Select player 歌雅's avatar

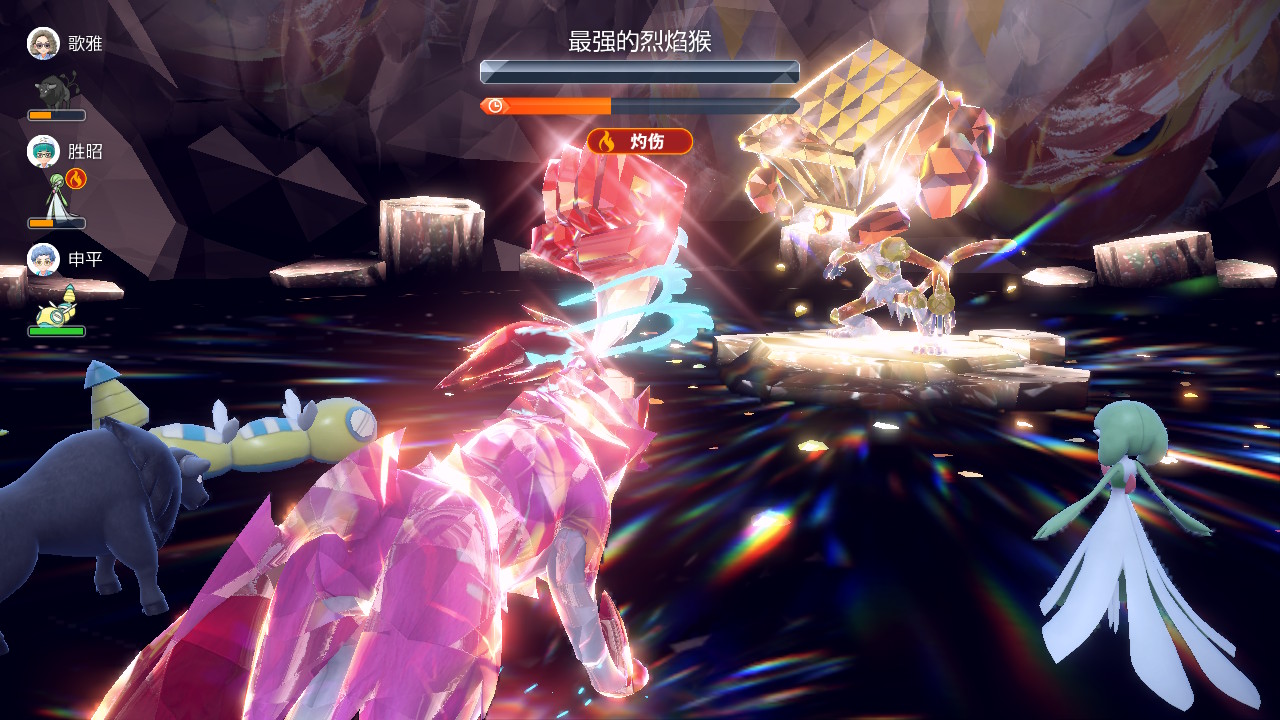tap(43, 44)
